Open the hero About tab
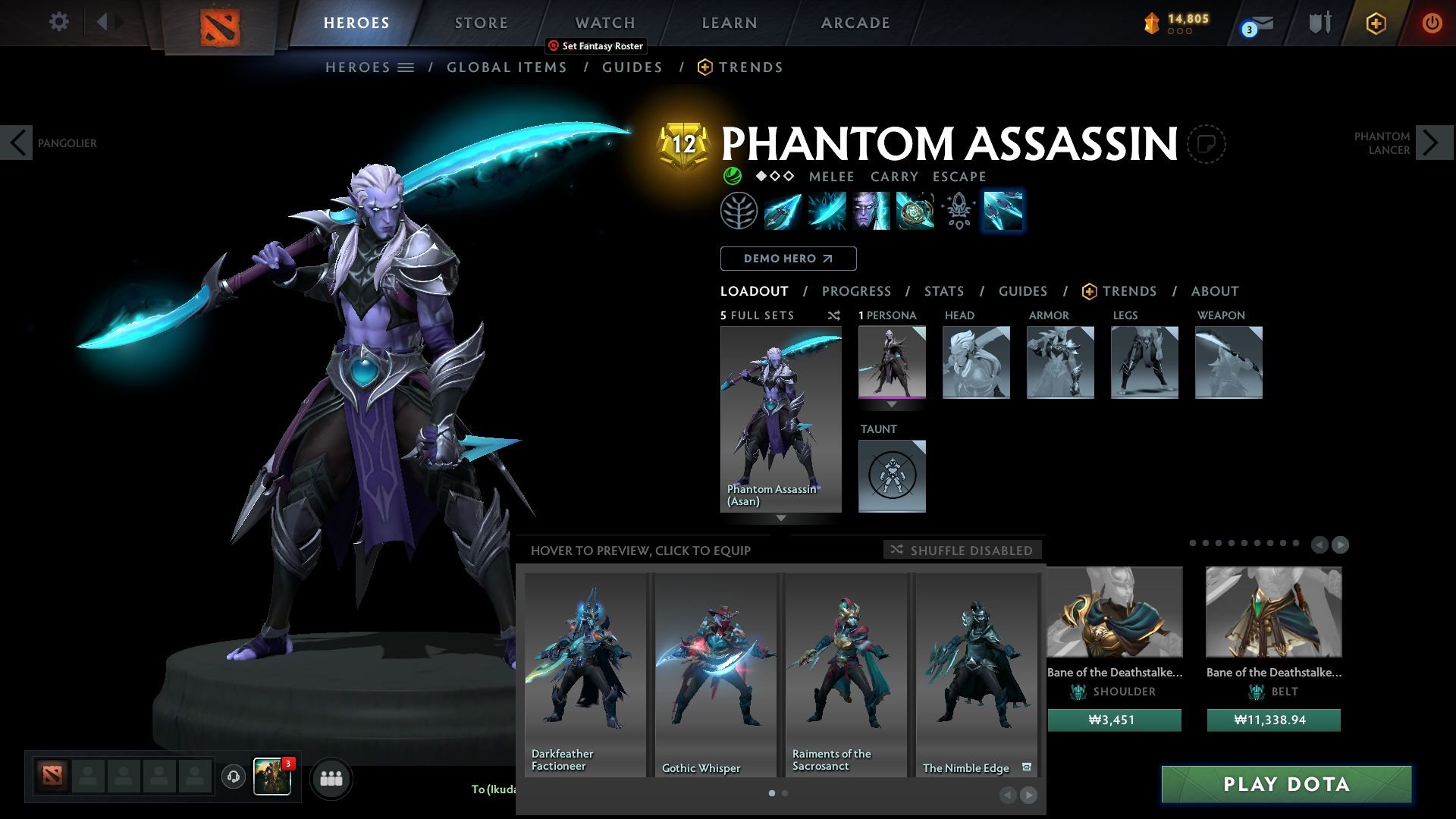 click(1214, 291)
